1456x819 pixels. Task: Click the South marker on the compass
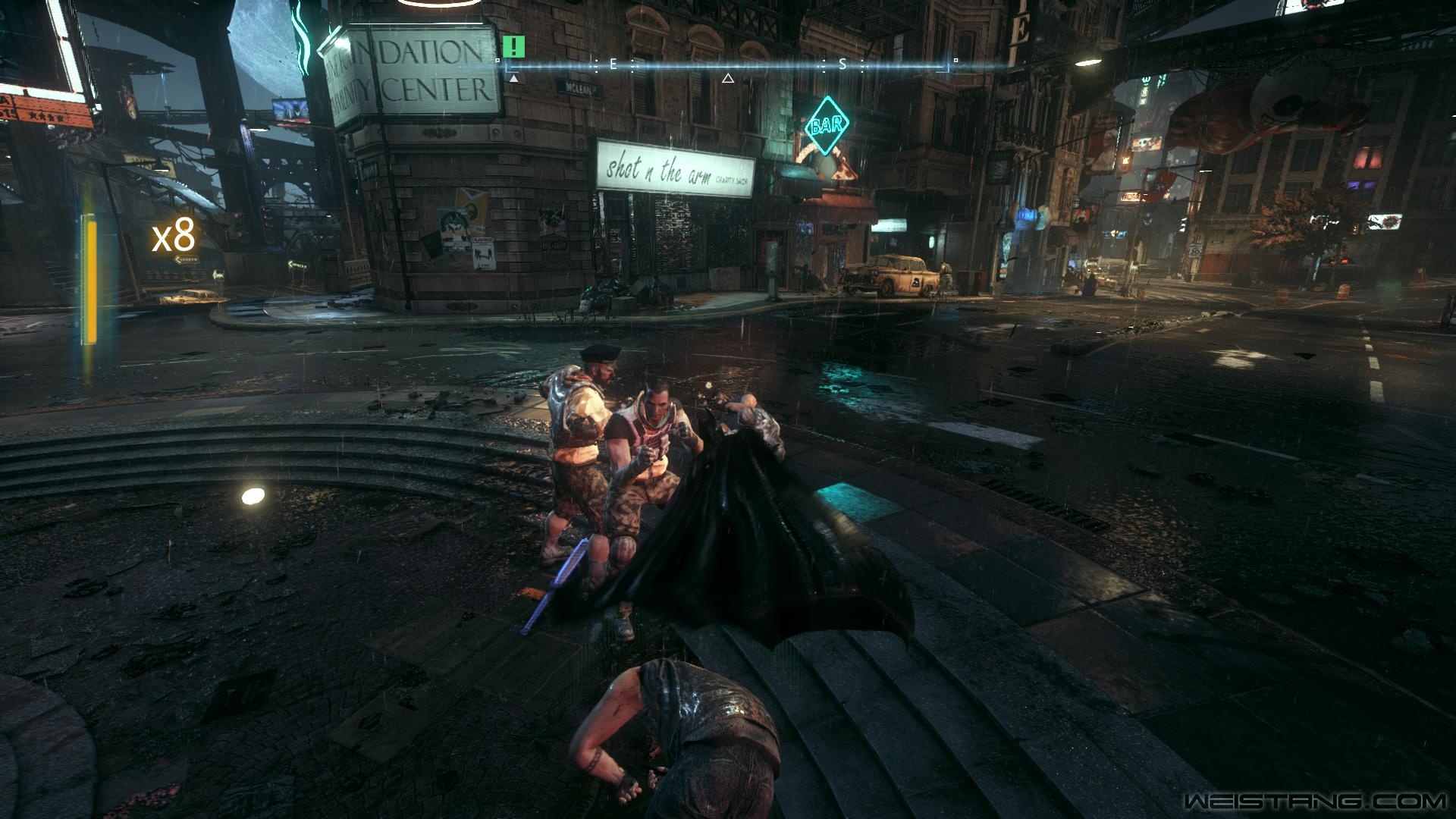pos(842,65)
